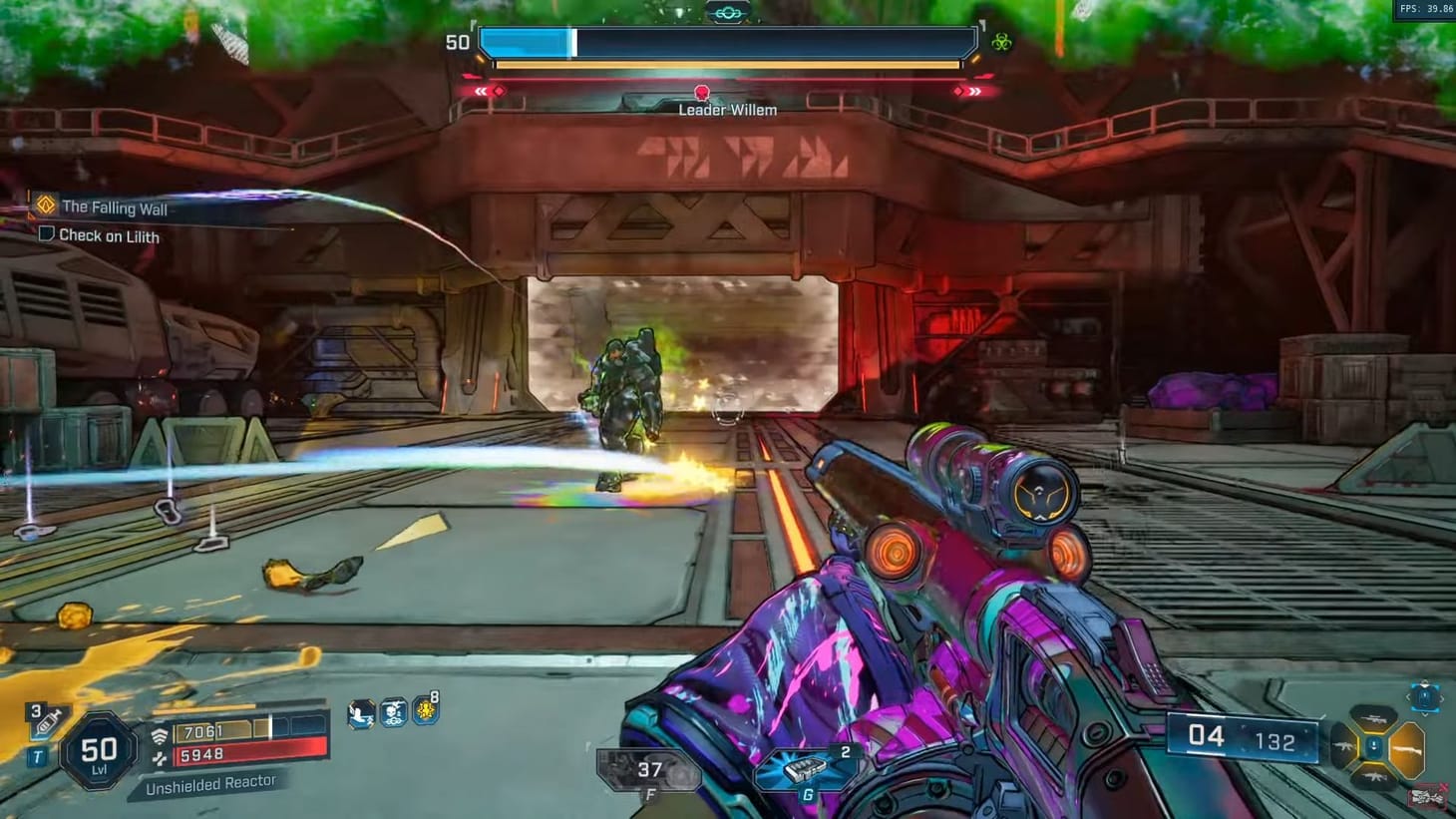Image resolution: width=1456 pixels, height=819 pixels.
Task: Expand the weapon selector with the up chevron
Action: 1424,683
